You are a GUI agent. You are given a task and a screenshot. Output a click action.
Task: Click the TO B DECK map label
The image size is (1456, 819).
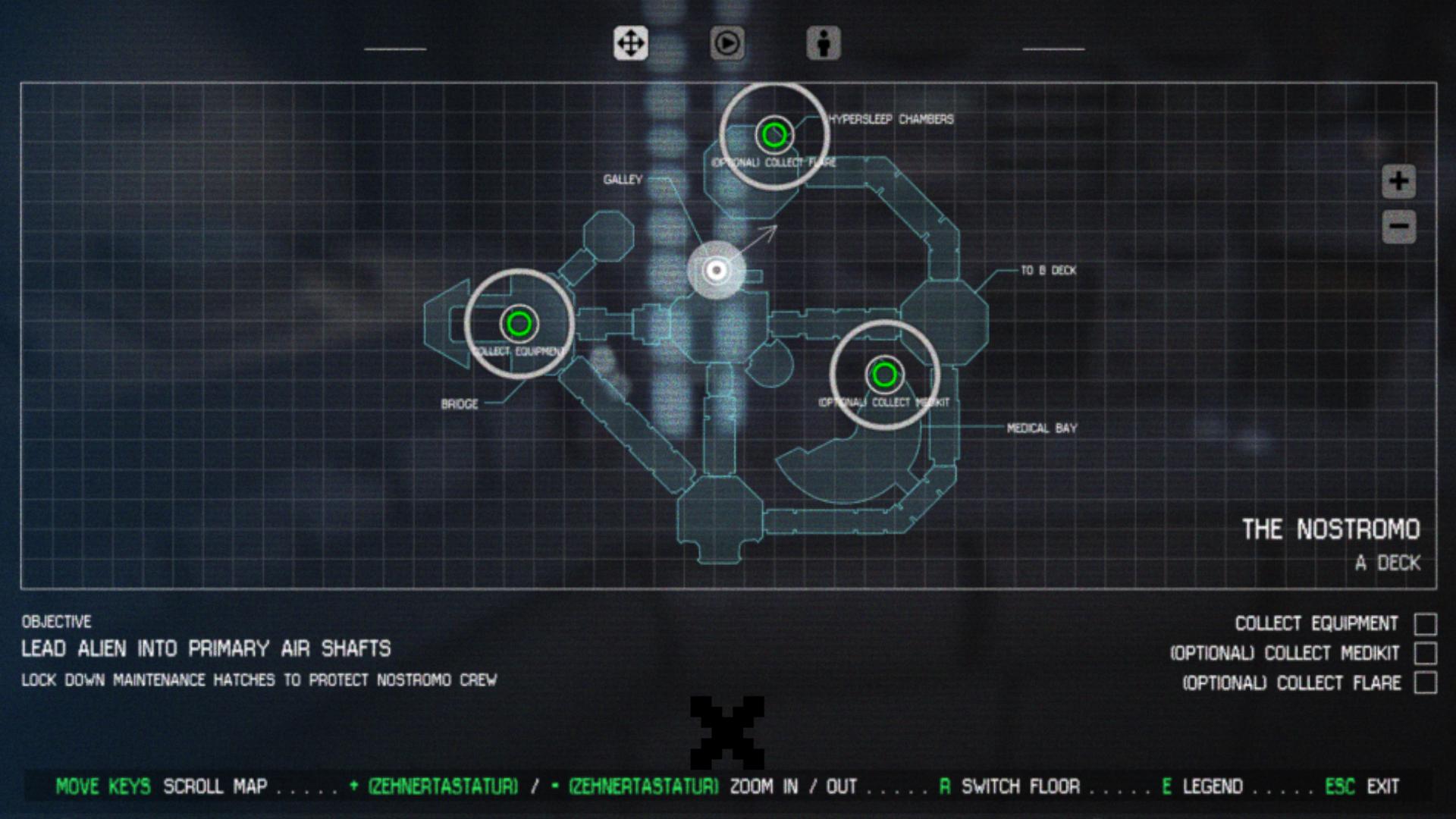(1050, 271)
